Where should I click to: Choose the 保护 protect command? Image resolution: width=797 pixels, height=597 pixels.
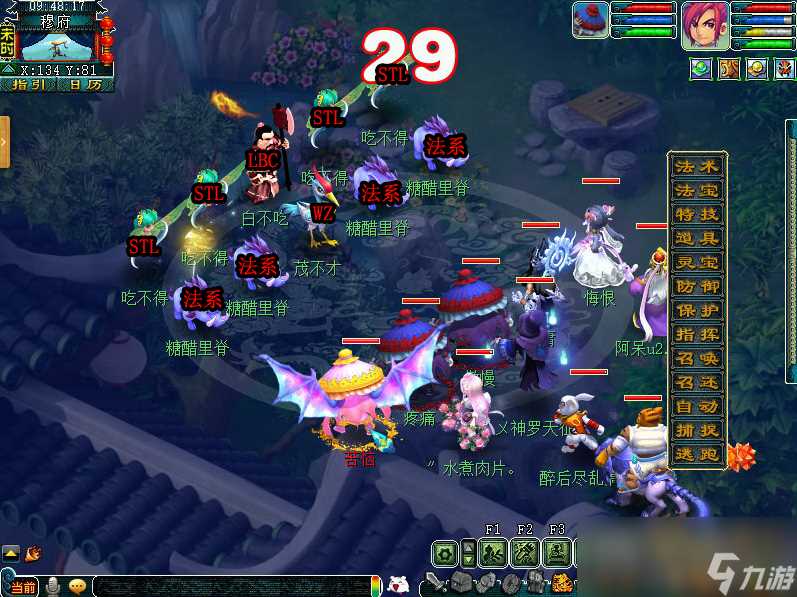click(x=697, y=310)
